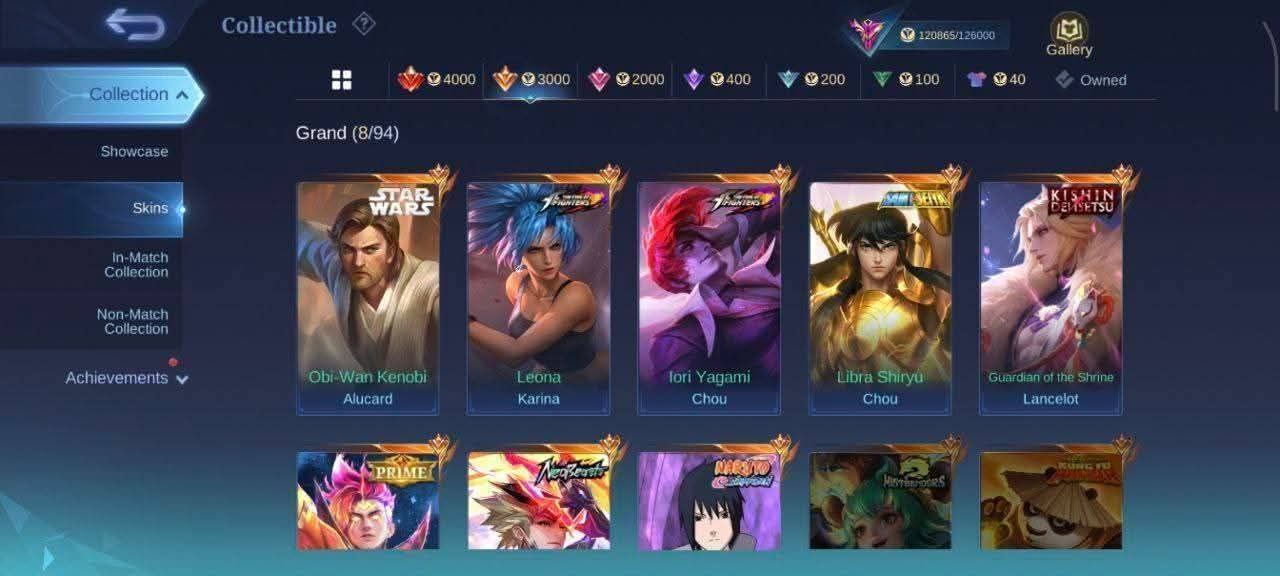Choose the 100-point tier tab
The height and width of the screenshot is (576, 1280).
pos(906,80)
